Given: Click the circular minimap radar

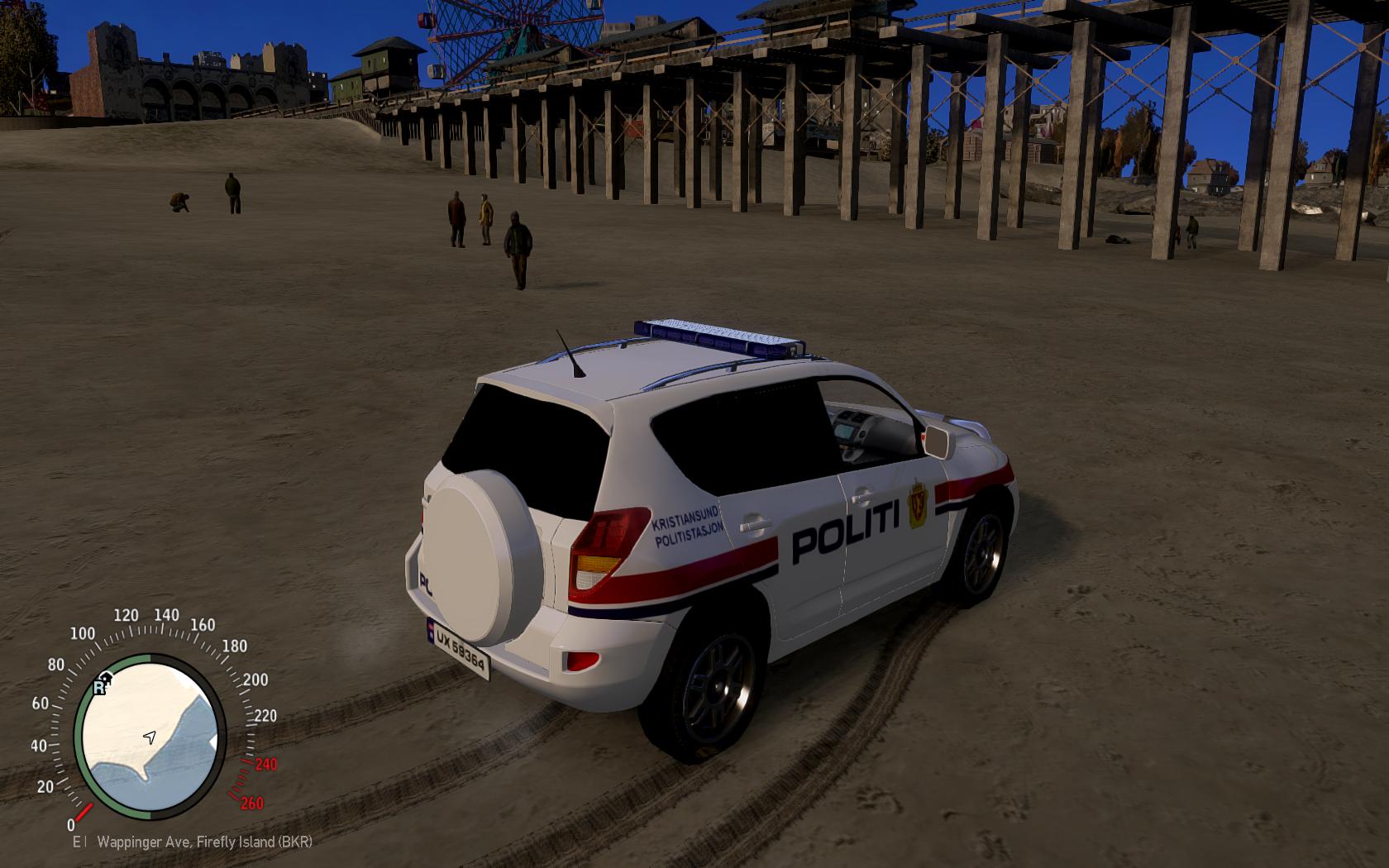Looking at the screenshot, I should click(x=150, y=737).
